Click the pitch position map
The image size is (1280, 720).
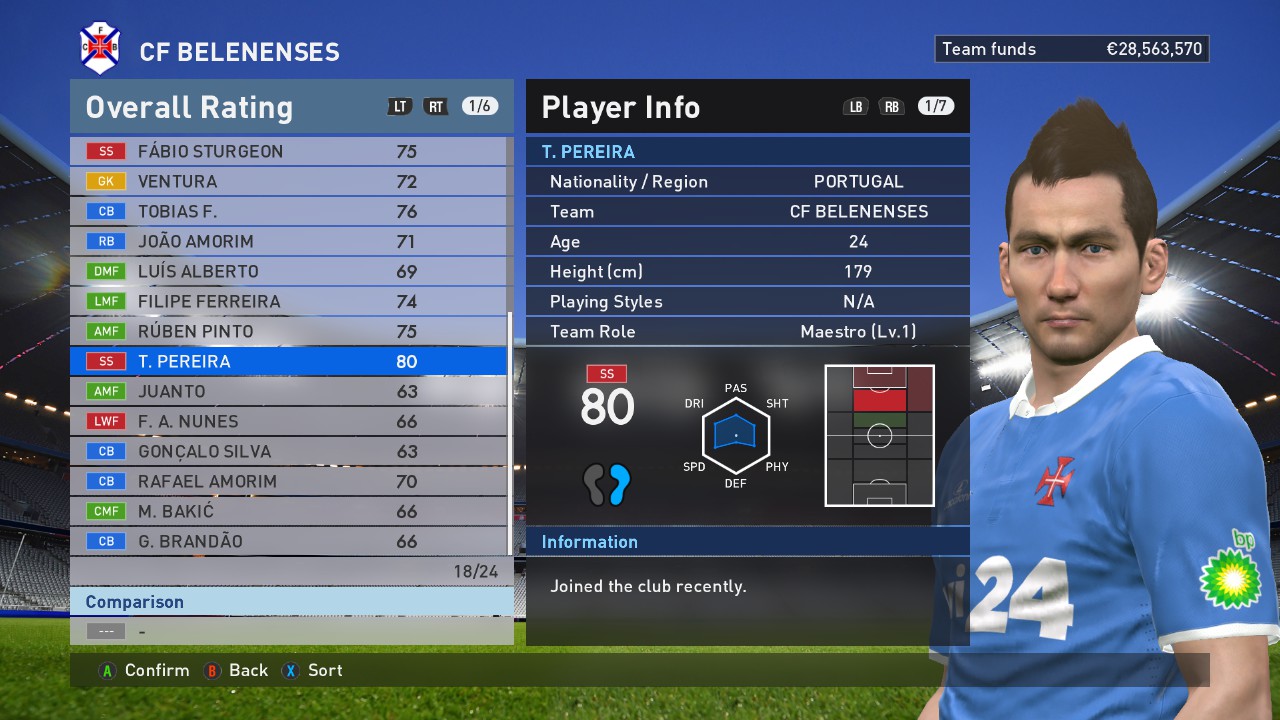(879, 435)
